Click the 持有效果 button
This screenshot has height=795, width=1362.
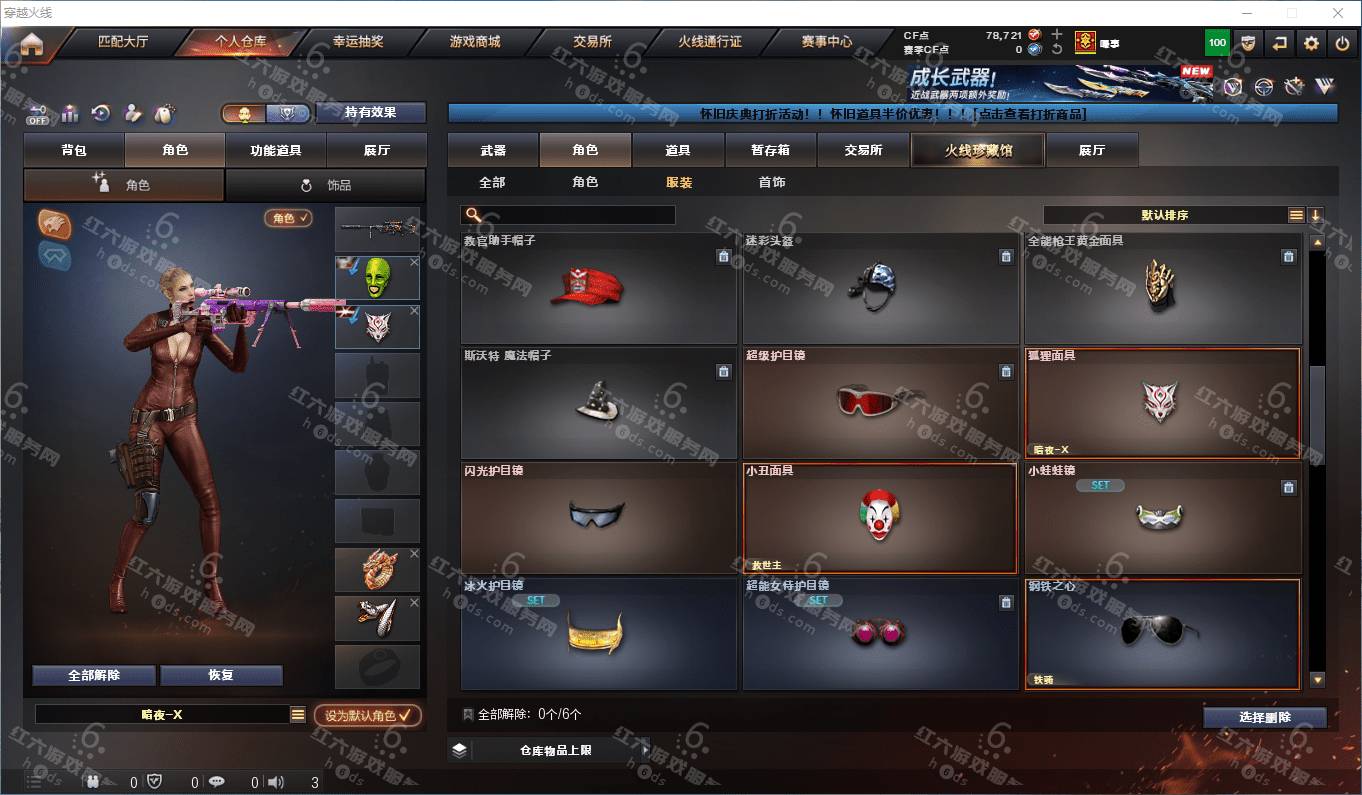370,112
